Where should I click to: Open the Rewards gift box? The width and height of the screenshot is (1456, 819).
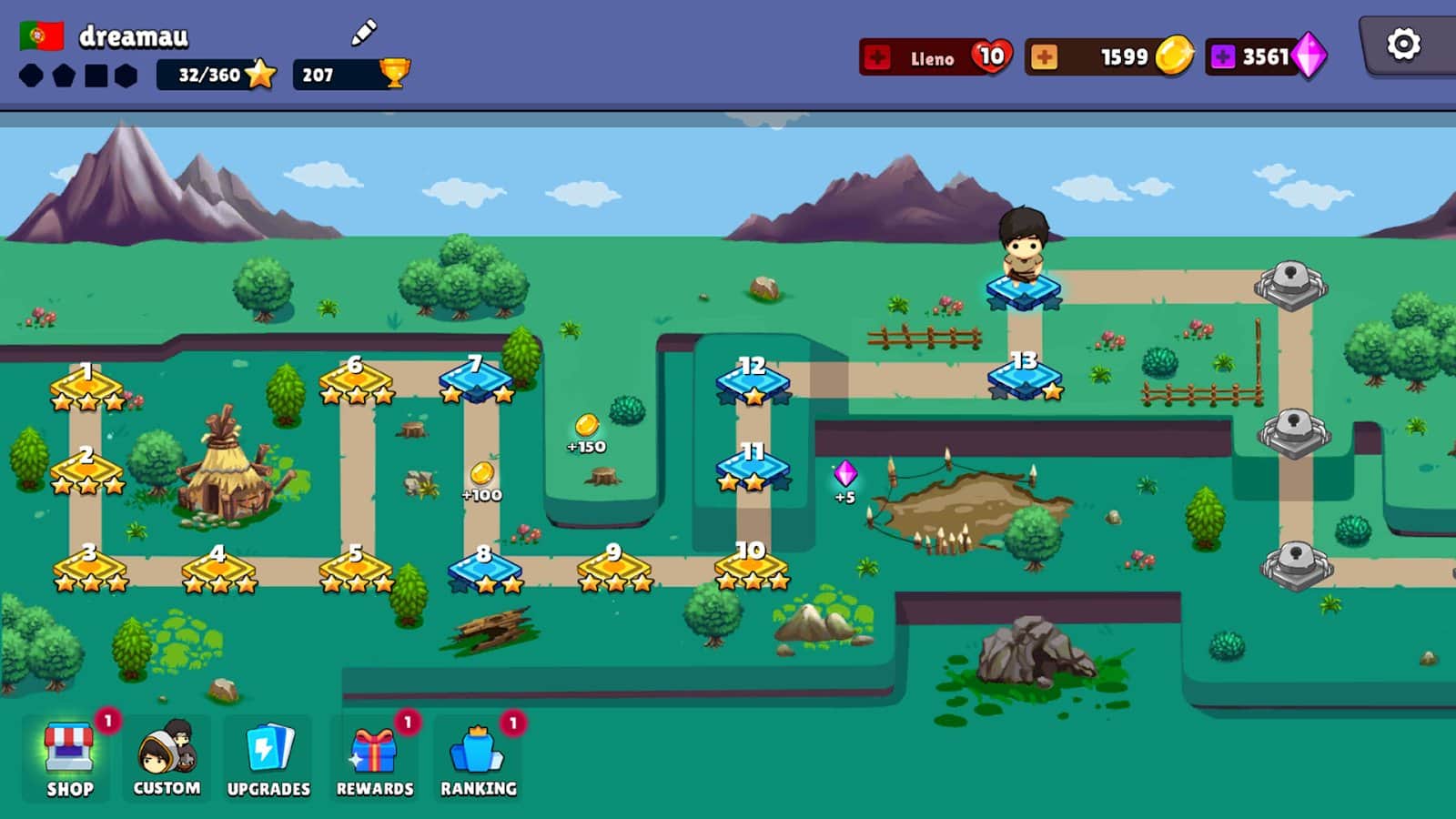pyautogui.click(x=373, y=755)
